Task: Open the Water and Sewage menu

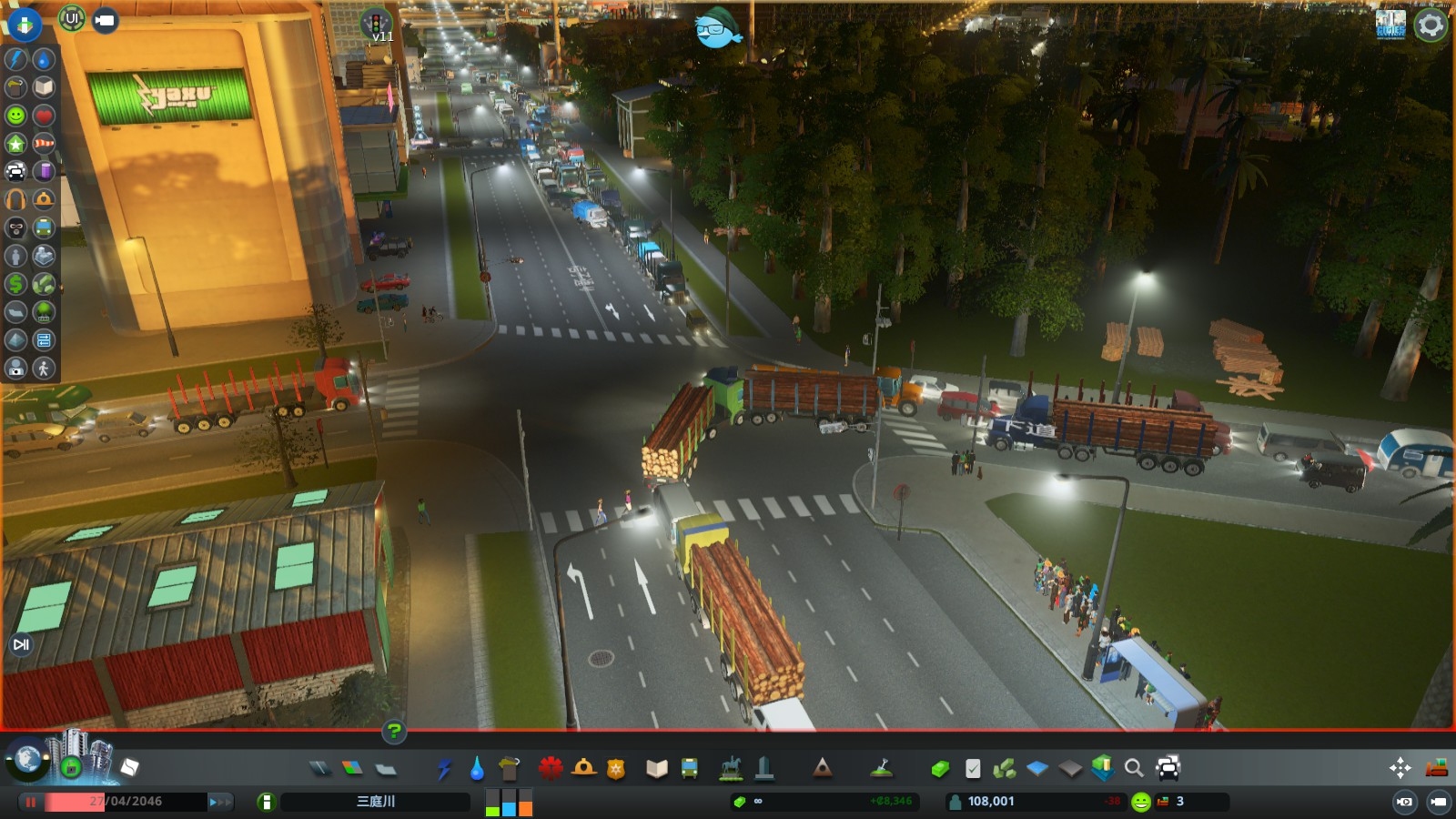Action: click(x=477, y=769)
